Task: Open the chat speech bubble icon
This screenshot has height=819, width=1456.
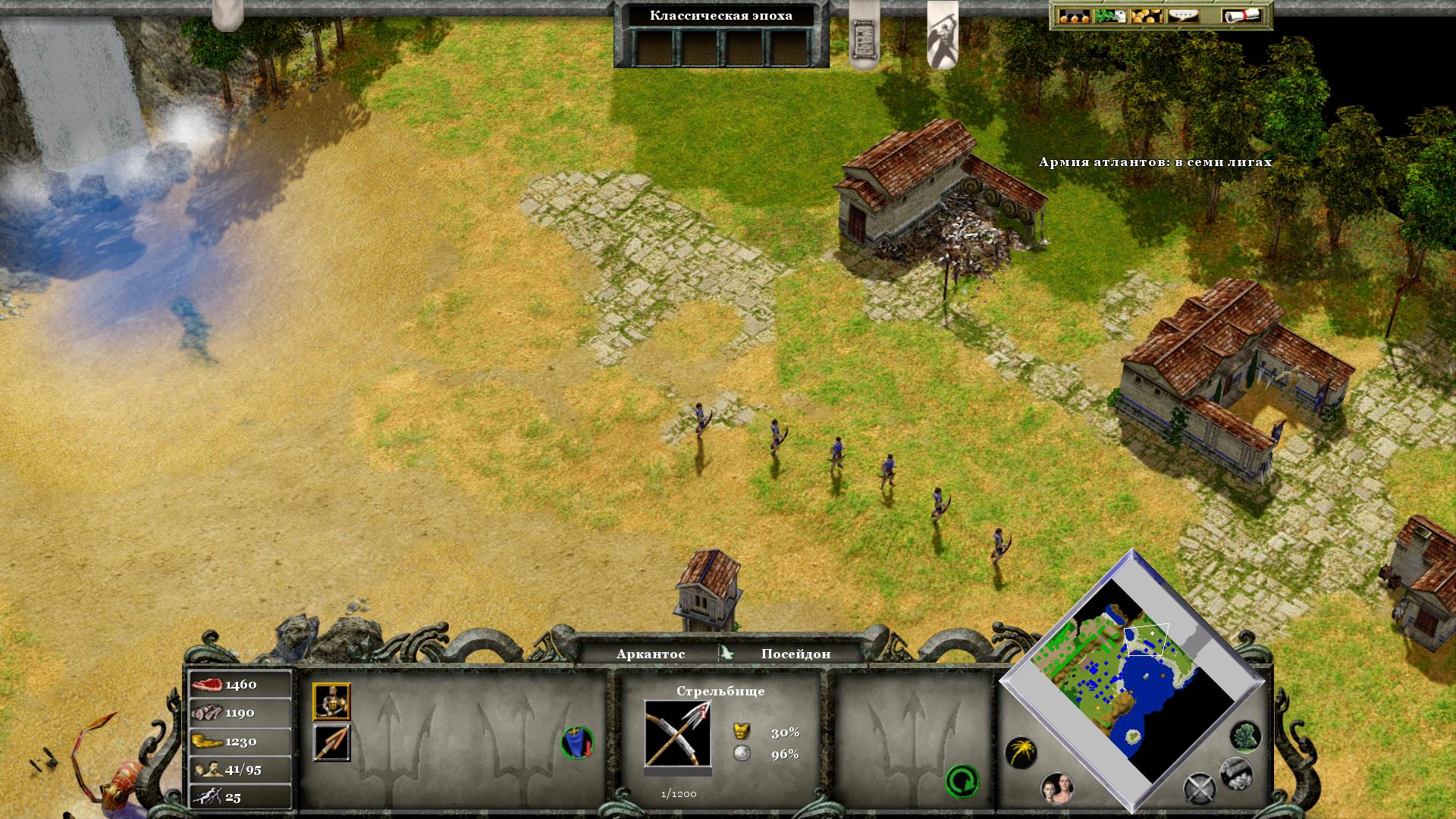Action: (1183, 16)
